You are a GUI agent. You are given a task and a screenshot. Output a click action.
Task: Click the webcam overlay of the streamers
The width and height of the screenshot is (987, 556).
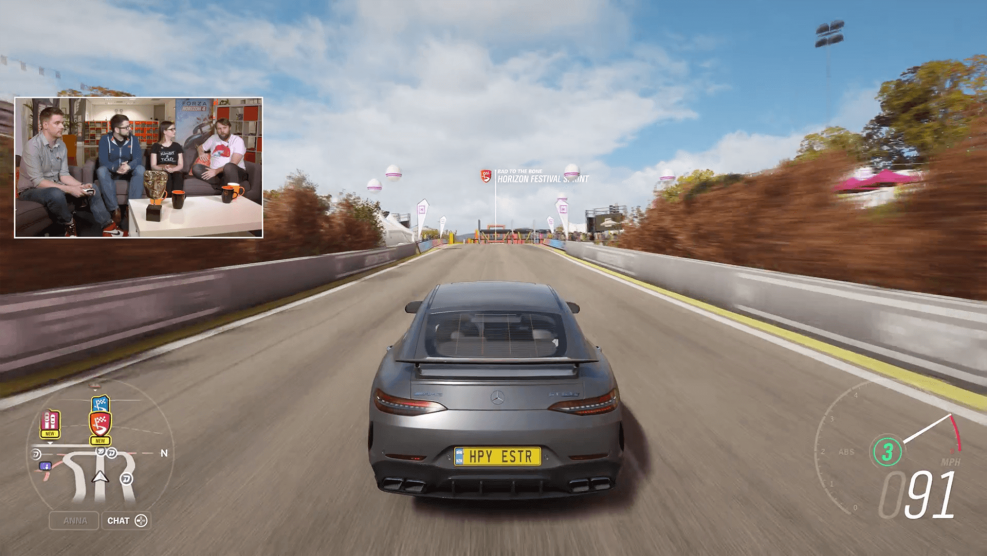(x=138, y=167)
